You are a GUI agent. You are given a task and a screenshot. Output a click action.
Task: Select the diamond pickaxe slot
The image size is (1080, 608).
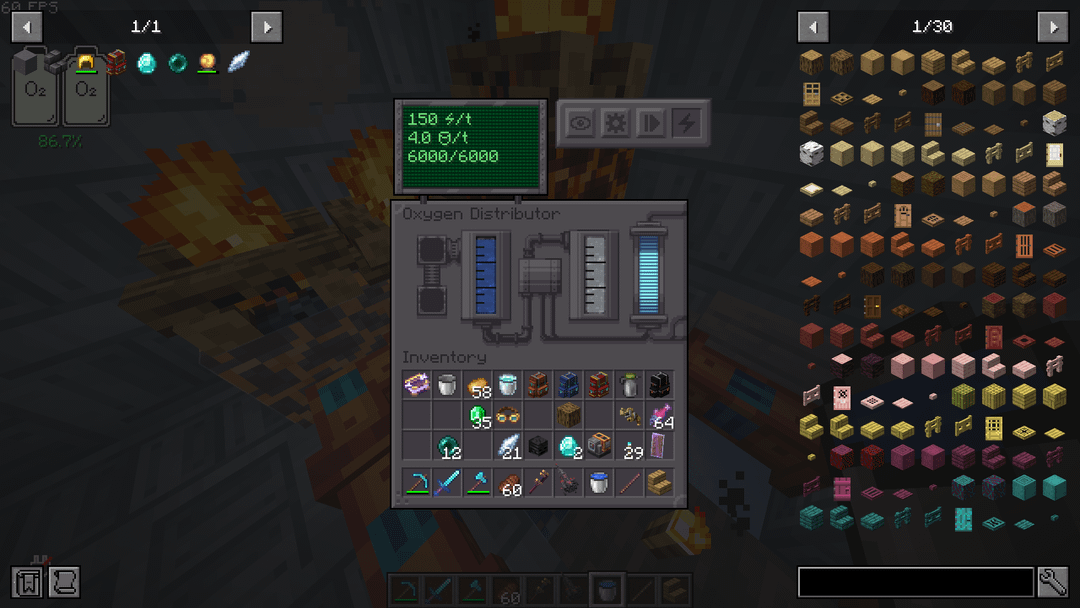point(419,484)
